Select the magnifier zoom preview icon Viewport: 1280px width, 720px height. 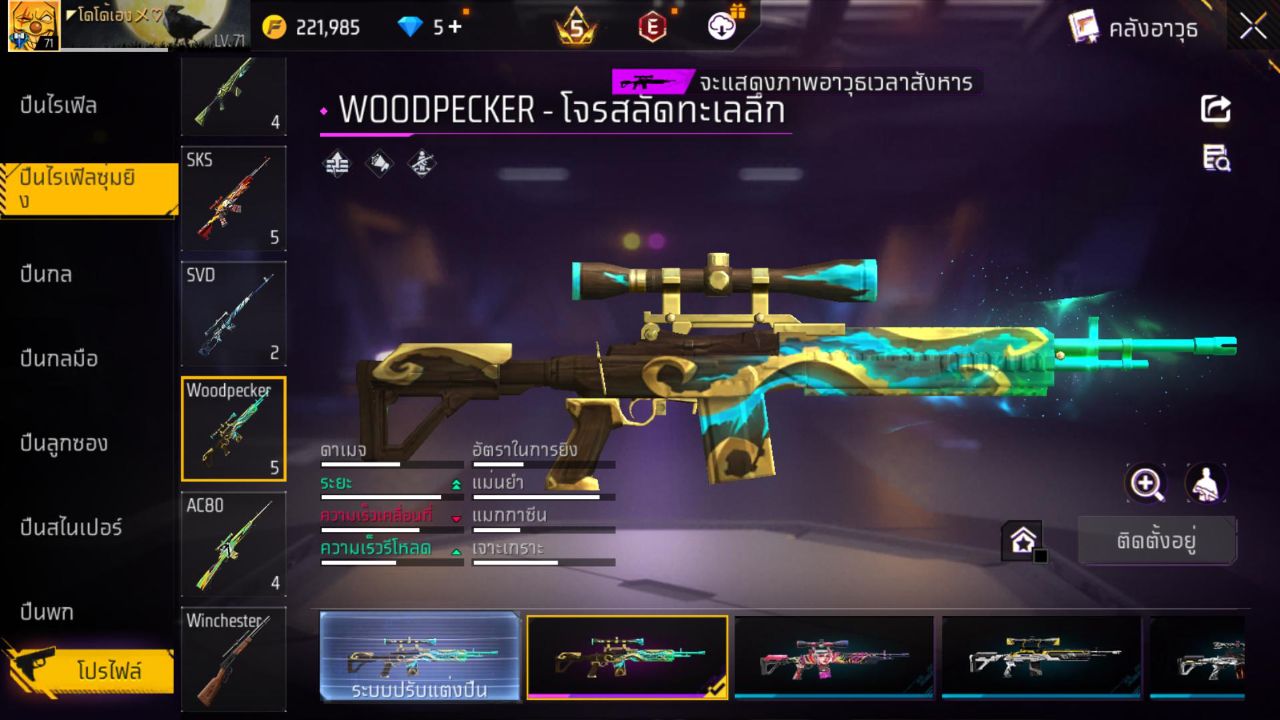click(x=1146, y=484)
